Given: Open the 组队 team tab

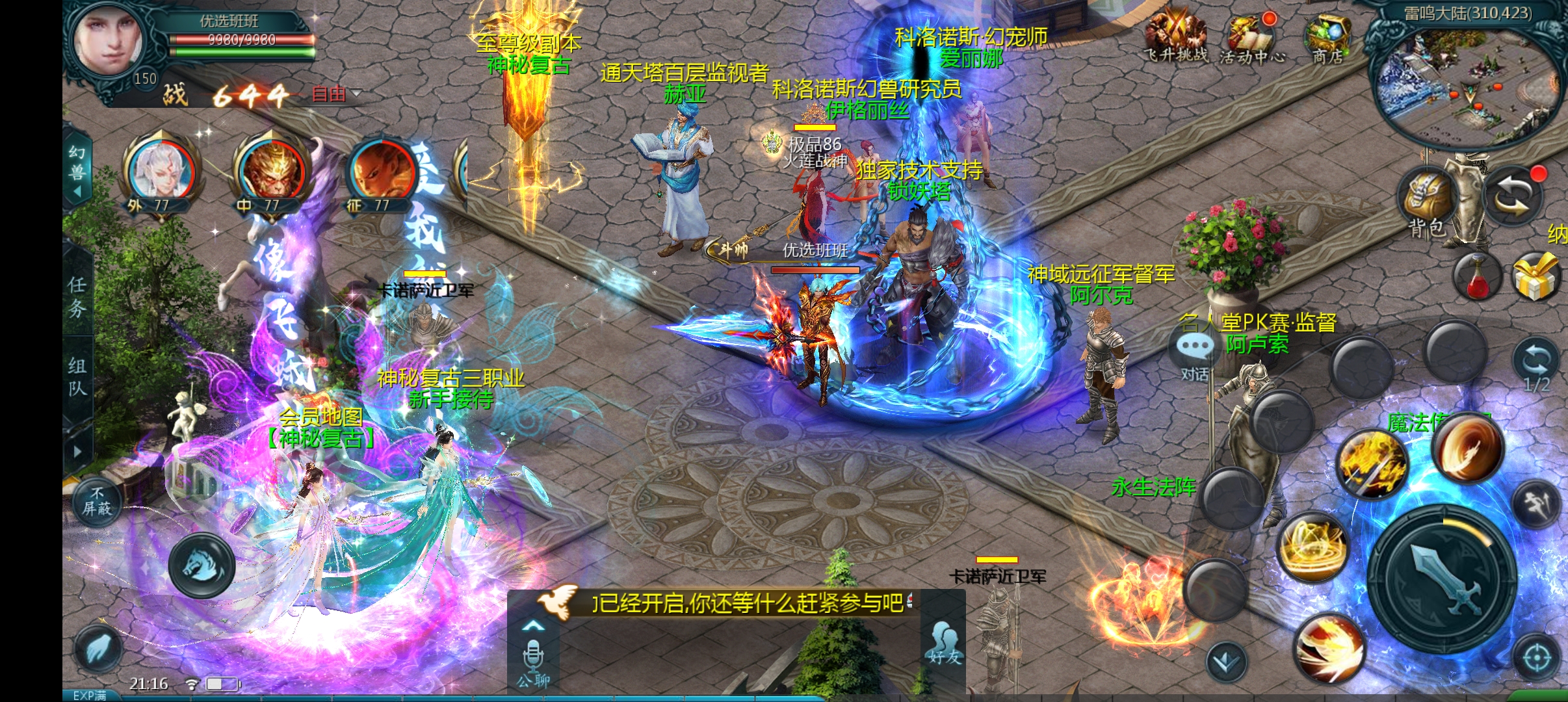Looking at the screenshot, I should click(x=77, y=377).
